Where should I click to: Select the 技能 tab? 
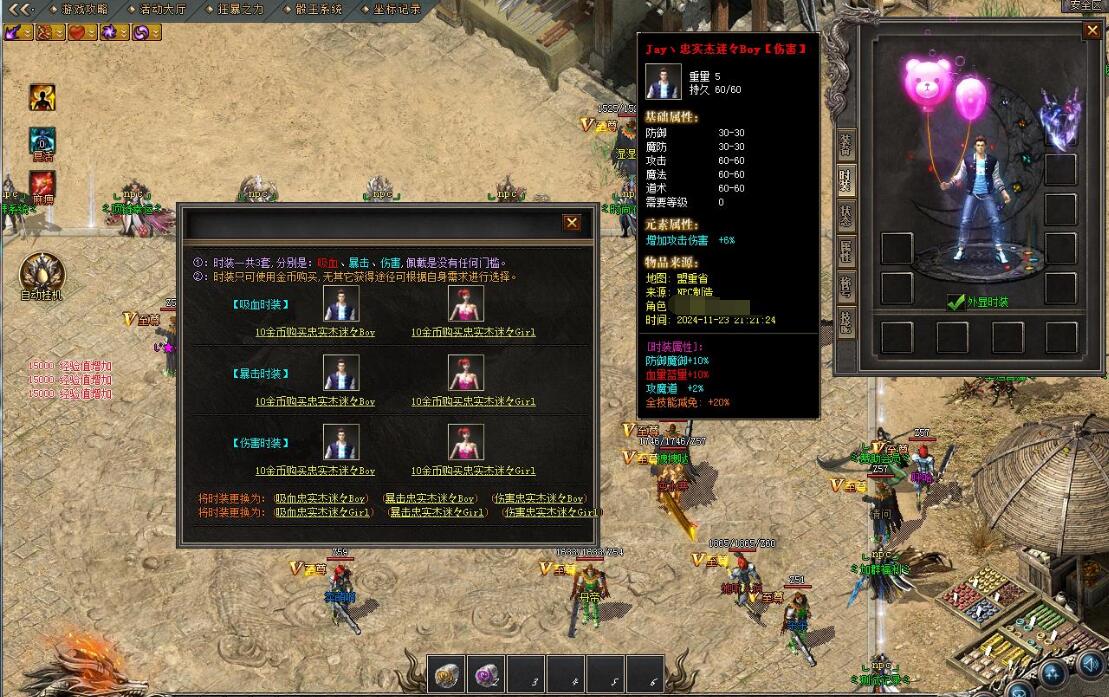coord(846,321)
